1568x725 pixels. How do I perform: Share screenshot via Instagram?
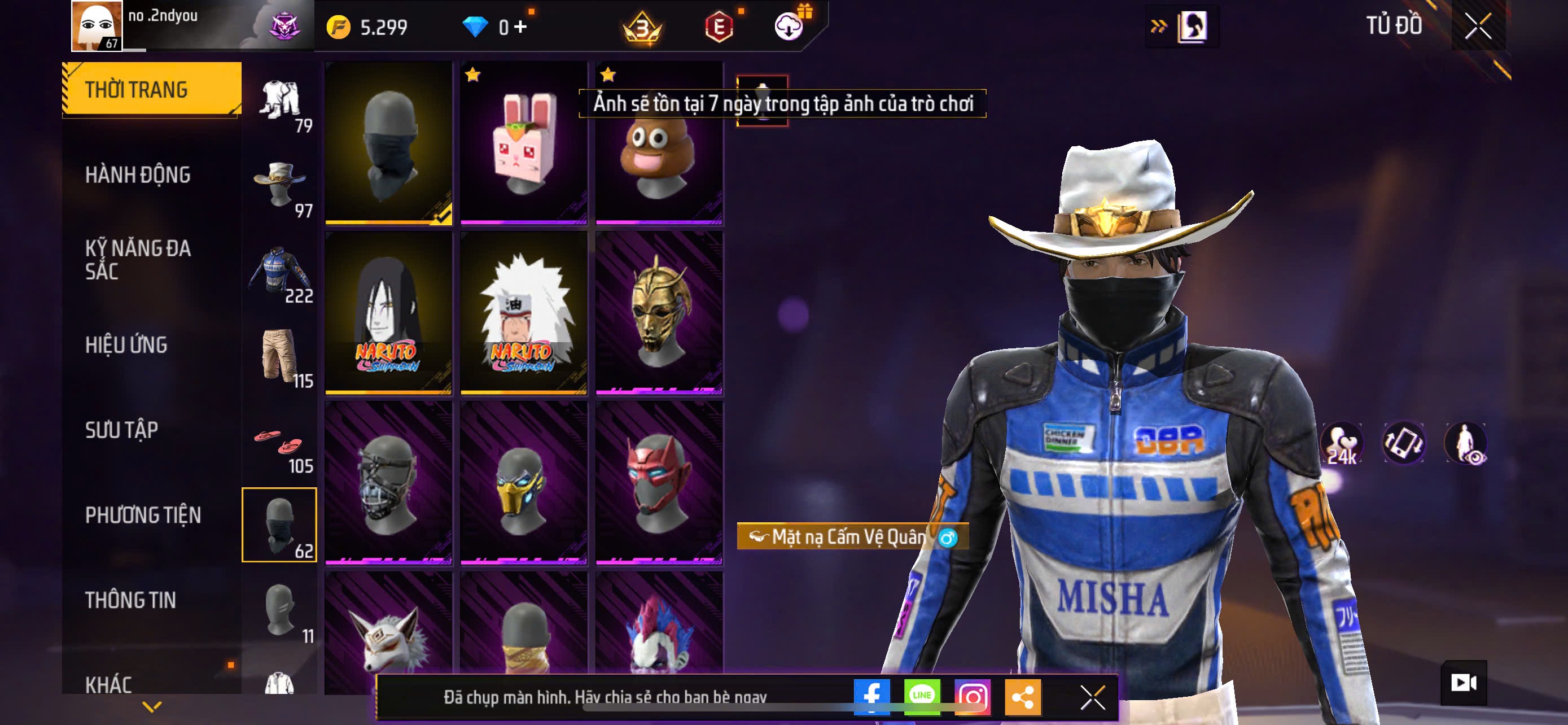972,696
